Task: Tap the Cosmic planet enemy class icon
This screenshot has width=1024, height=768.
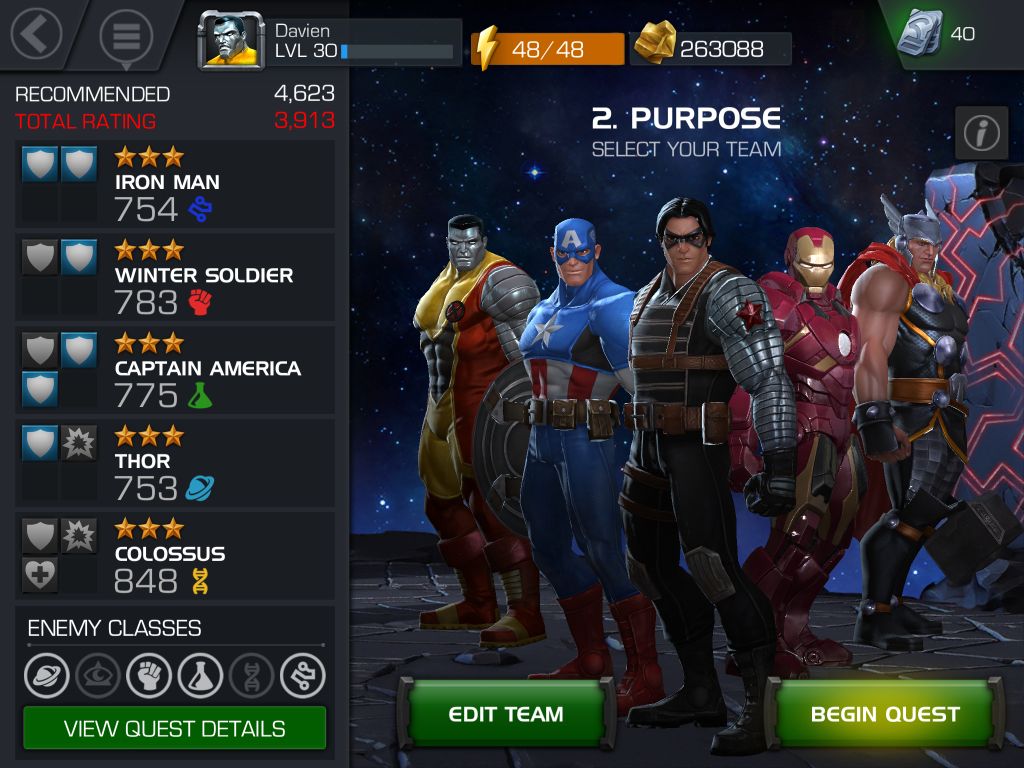Action: tap(46, 676)
